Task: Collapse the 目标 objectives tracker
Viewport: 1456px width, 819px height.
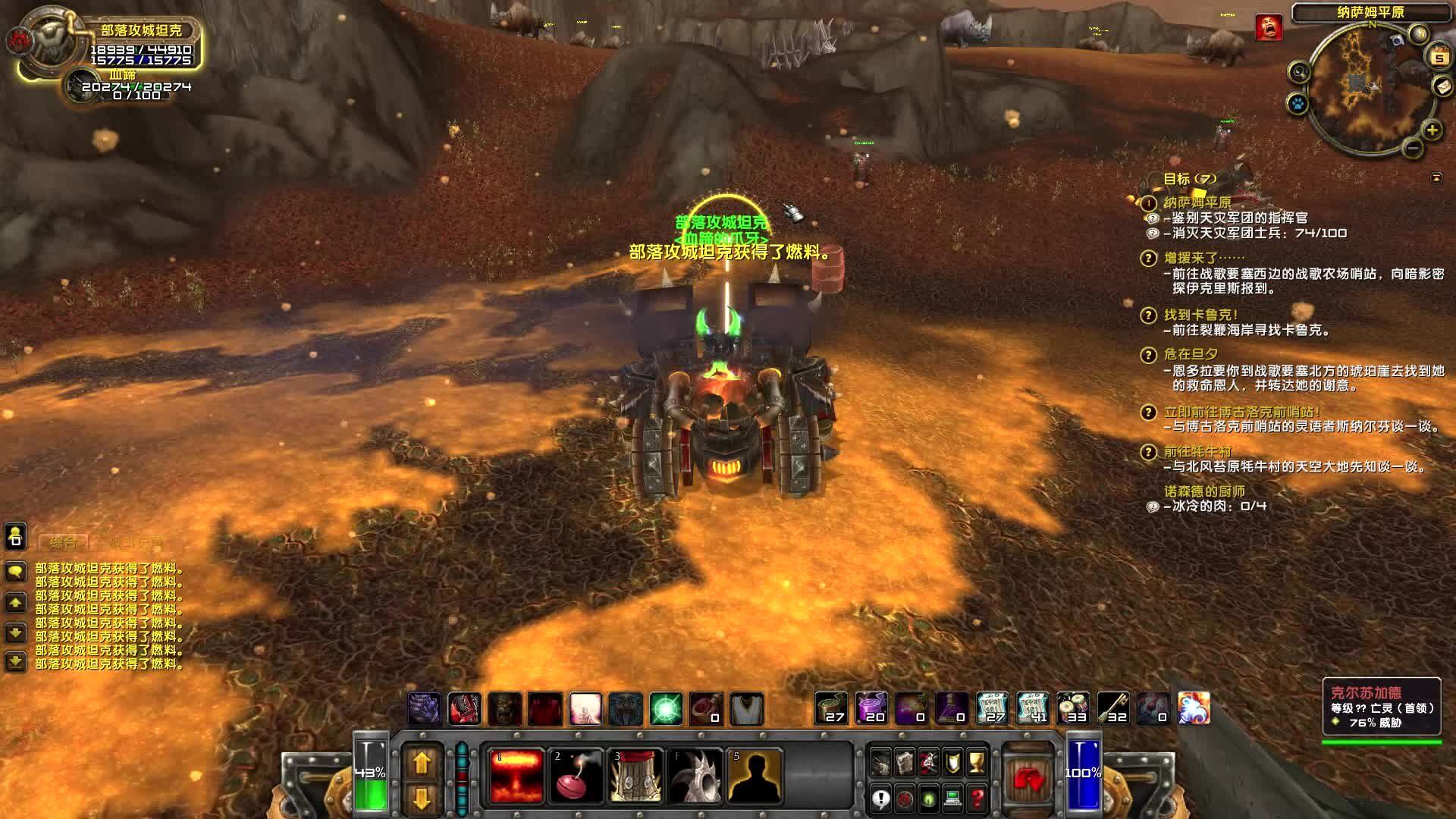Action: tap(1436, 178)
